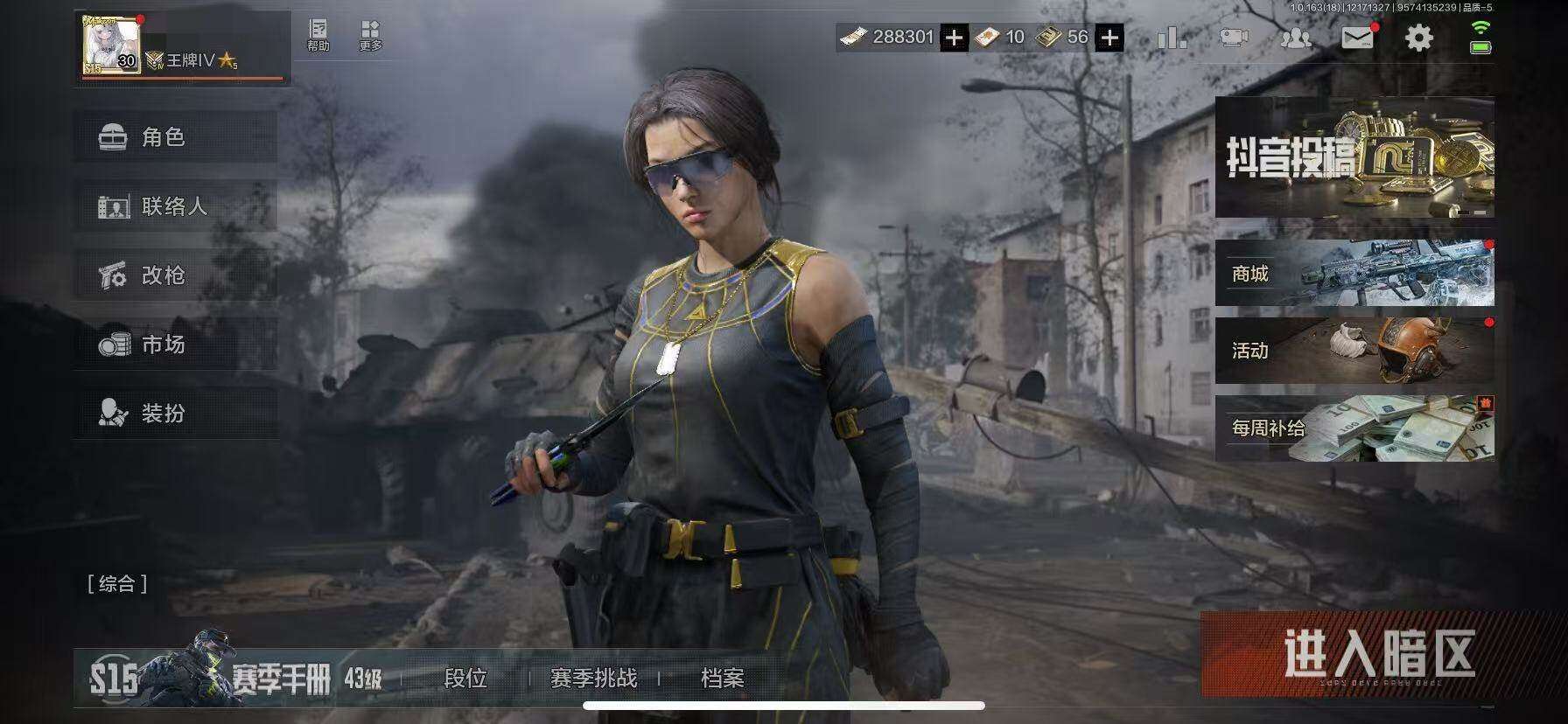Click the 进入暗区 start button

(x=1378, y=654)
